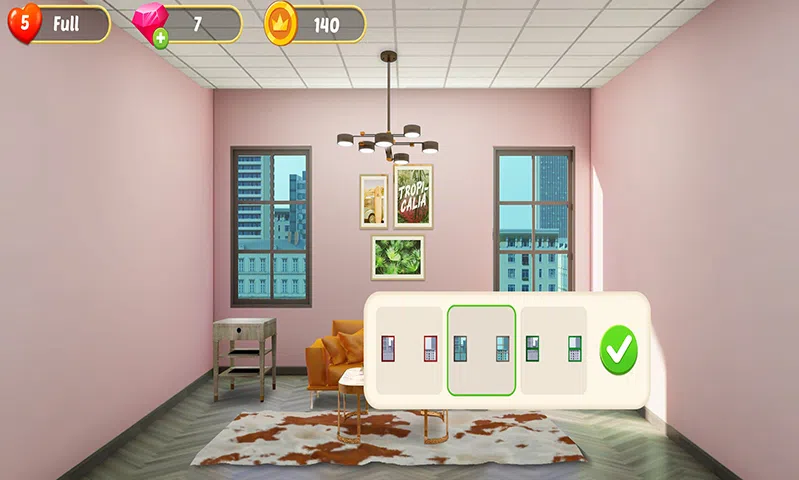799x480 pixels.
Task: Select the dark gray-framed windows option
Action: (x=481, y=349)
